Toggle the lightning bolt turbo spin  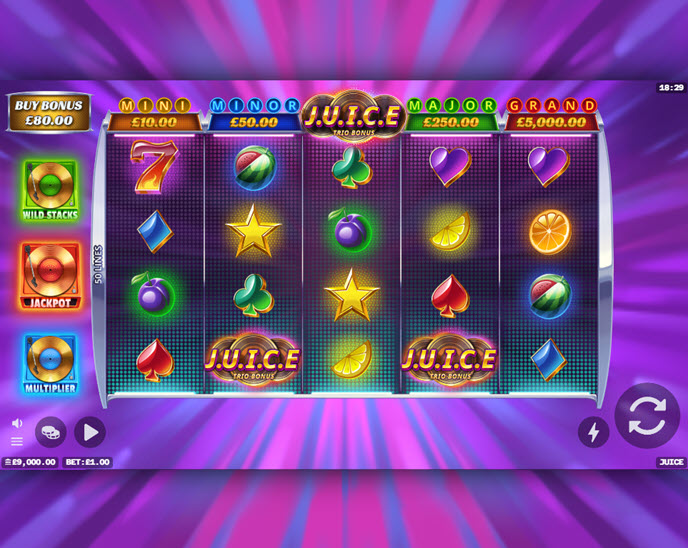point(593,431)
